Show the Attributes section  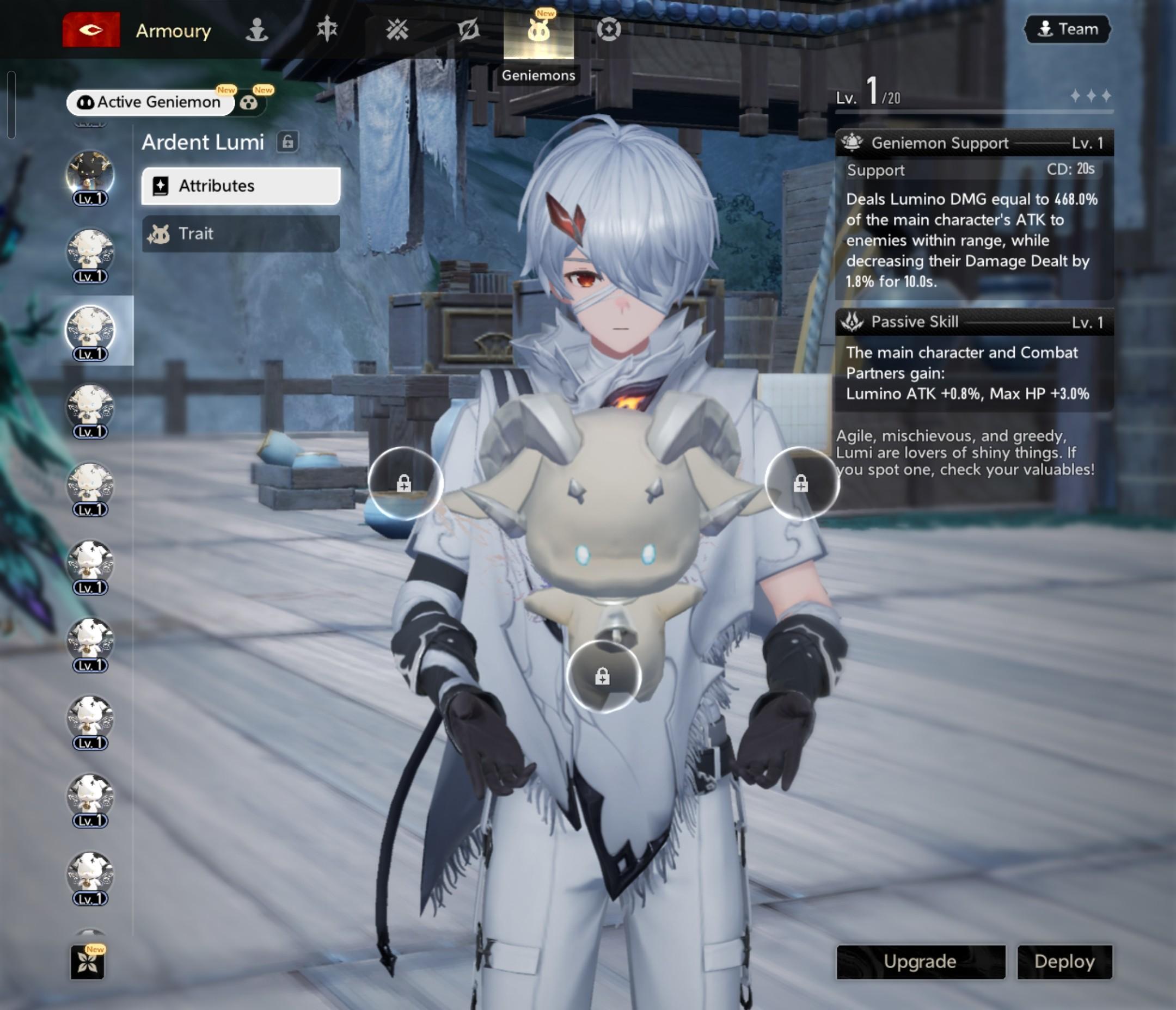point(241,186)
